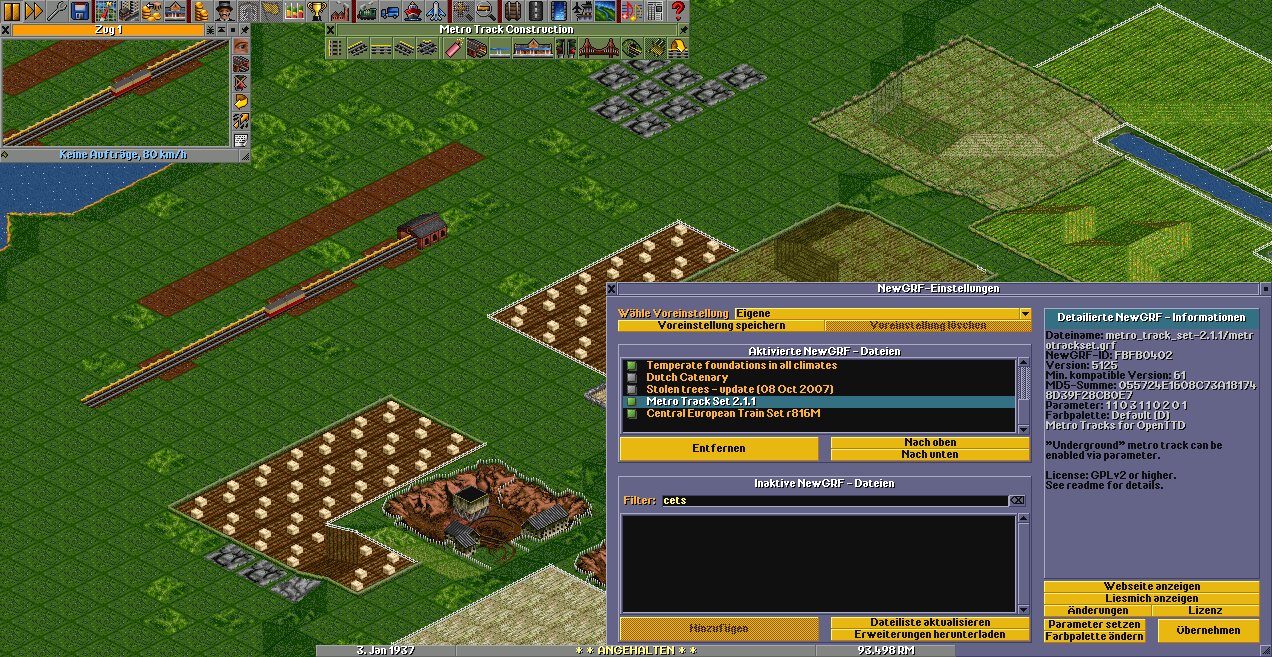Image resolution: width=1272 pixels, height=657 pixels.
Task: Open the Wähle Voreinstellung dropdown
Action: tap(1025, 314)
